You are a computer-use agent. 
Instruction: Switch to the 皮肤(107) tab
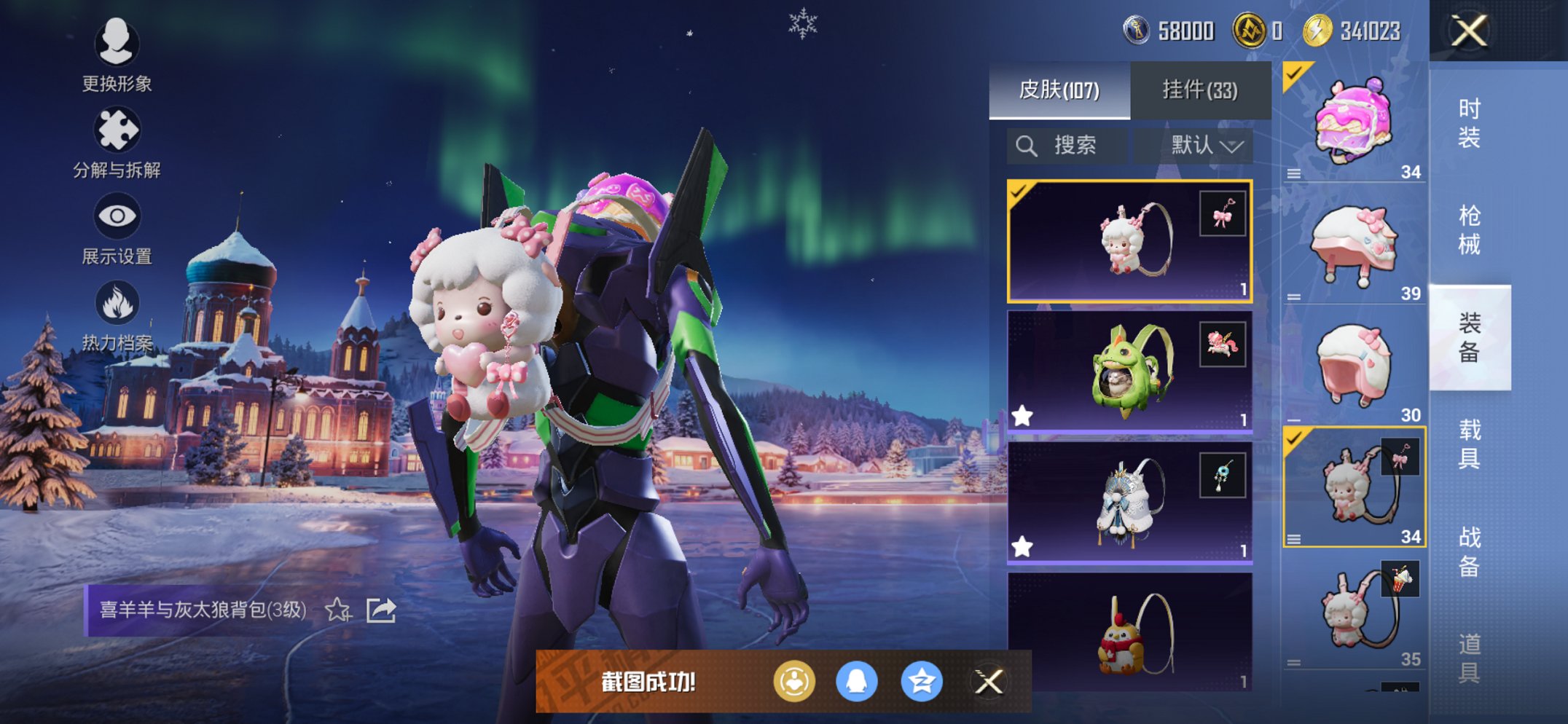(x=1059, y=90)
